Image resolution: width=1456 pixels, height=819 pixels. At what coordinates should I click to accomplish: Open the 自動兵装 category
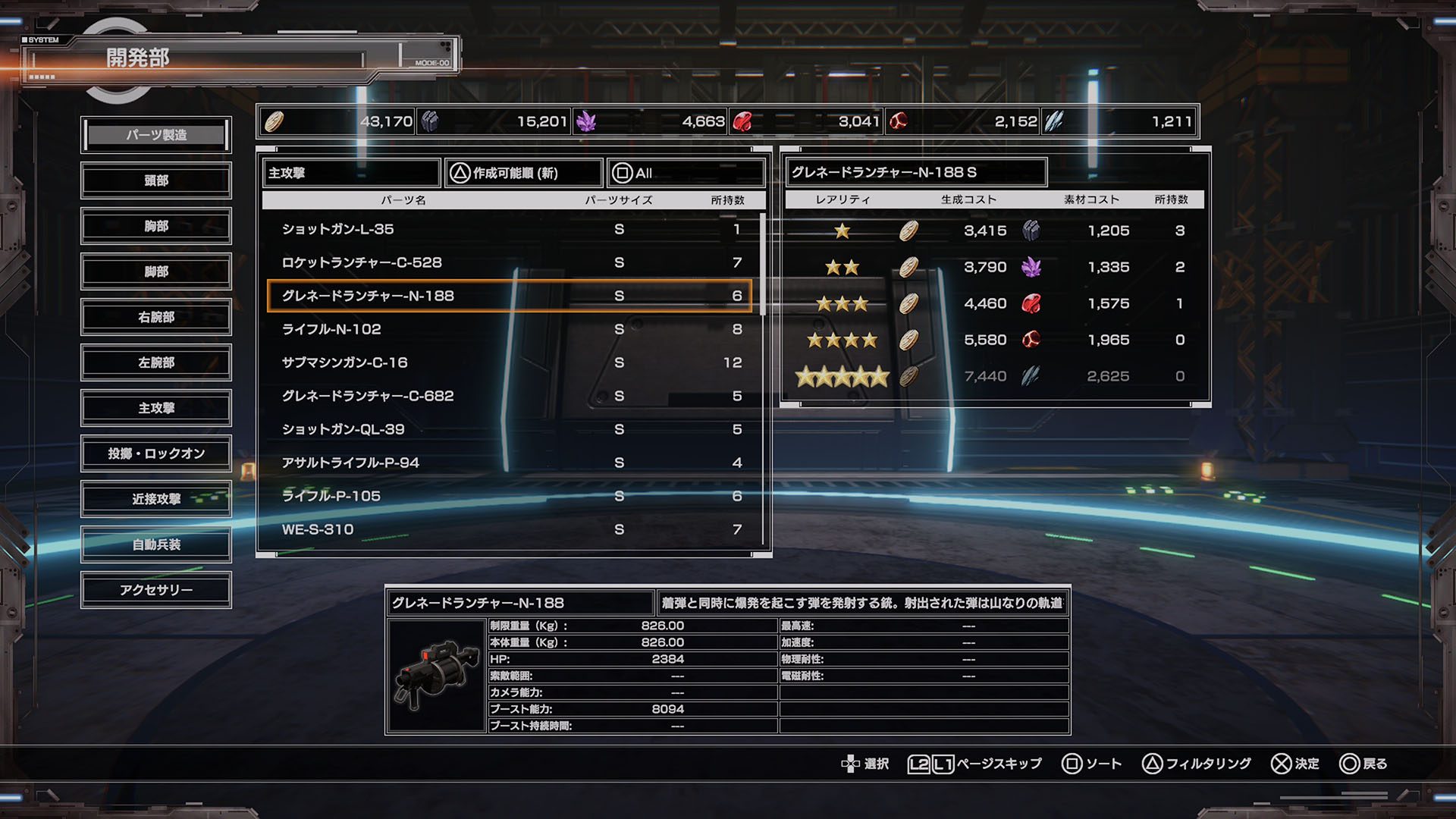coord(156,544)
